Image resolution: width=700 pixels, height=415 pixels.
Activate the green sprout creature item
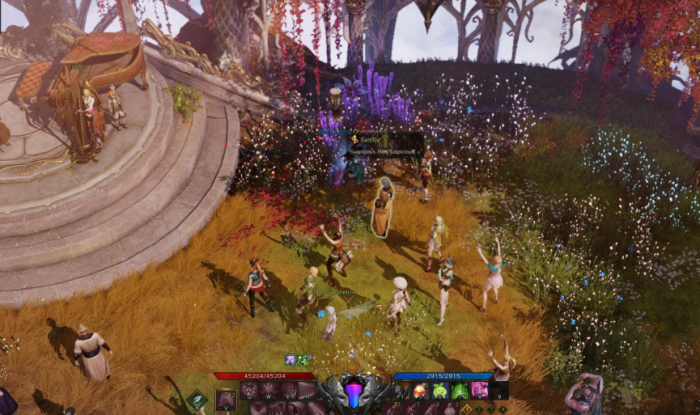(x=440, y=390)
